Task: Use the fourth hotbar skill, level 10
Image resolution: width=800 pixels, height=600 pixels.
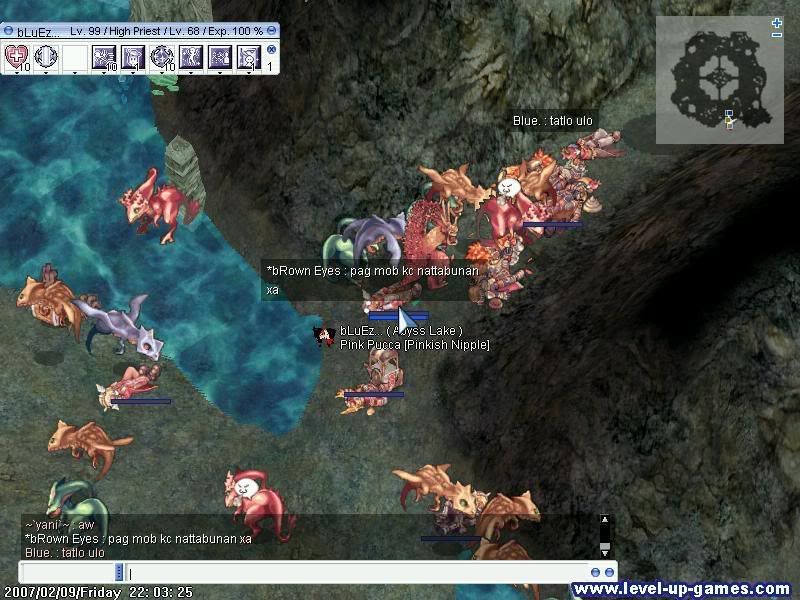Action: click(x=104, y=56)
